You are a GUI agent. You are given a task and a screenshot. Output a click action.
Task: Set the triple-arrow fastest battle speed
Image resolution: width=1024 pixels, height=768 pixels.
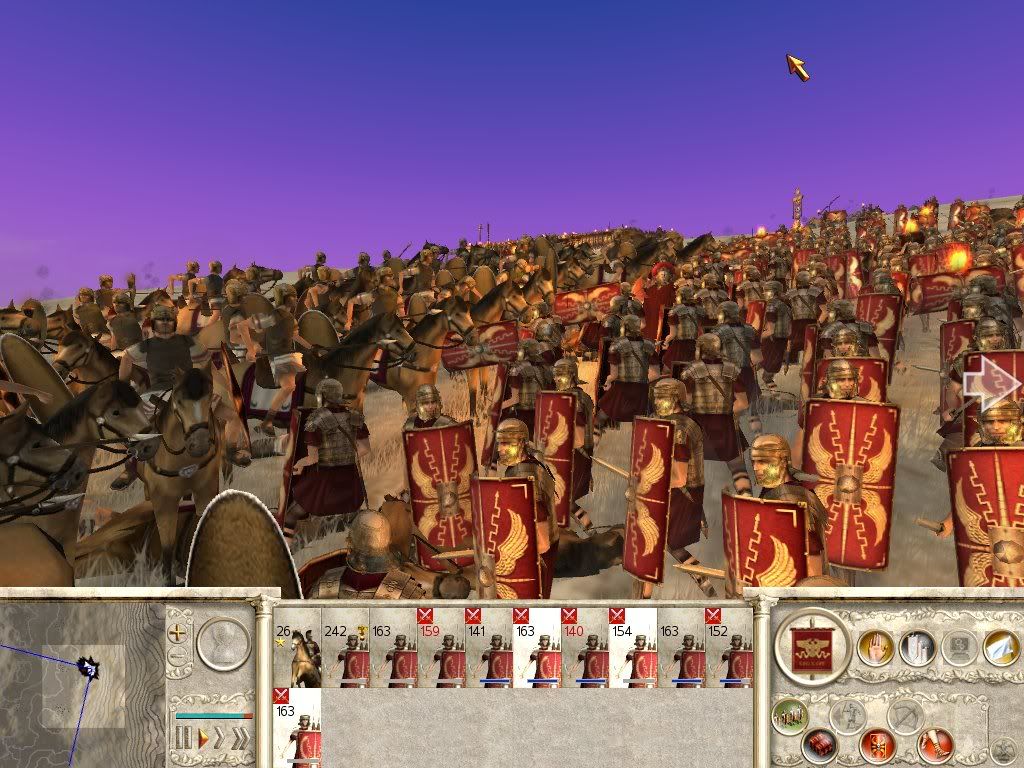coord(241,739)
